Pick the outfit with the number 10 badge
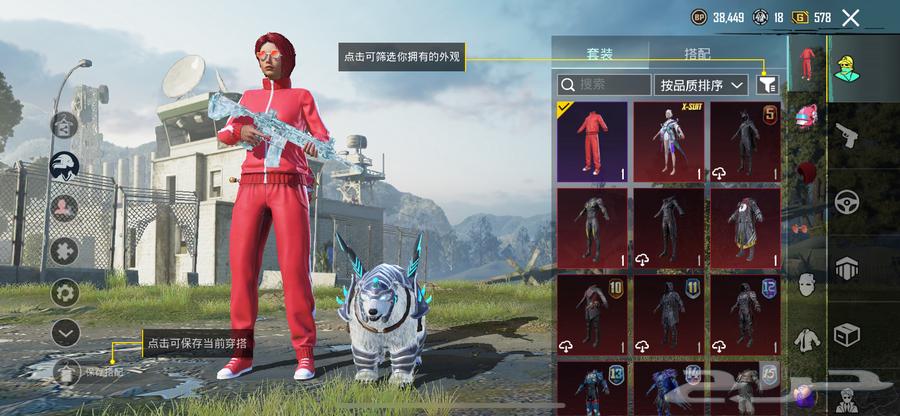The width and height of the screenshot is (900, 416). tap(591, 316)
